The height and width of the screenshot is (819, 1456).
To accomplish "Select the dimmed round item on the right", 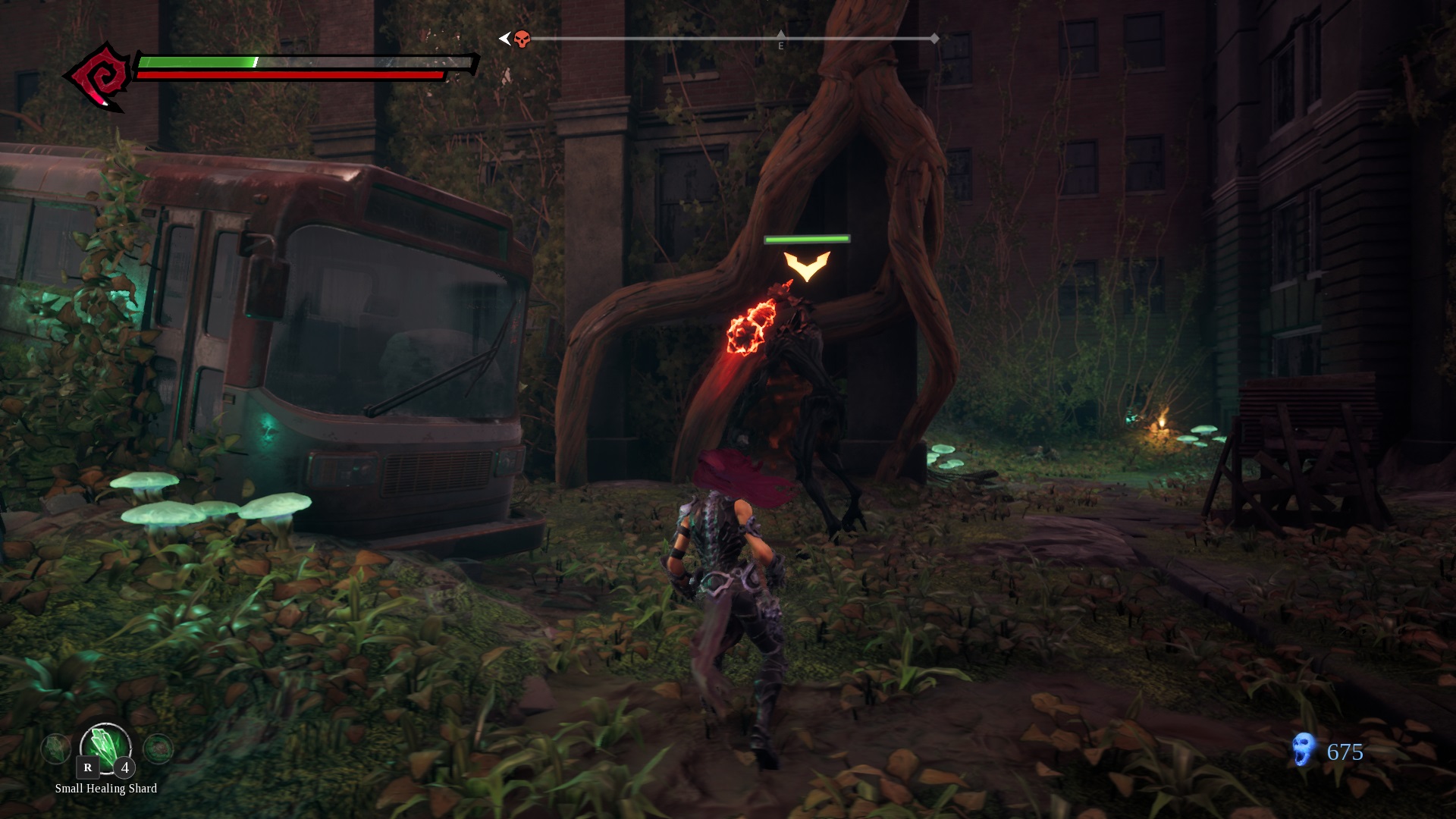I will [x=158, y=749].
